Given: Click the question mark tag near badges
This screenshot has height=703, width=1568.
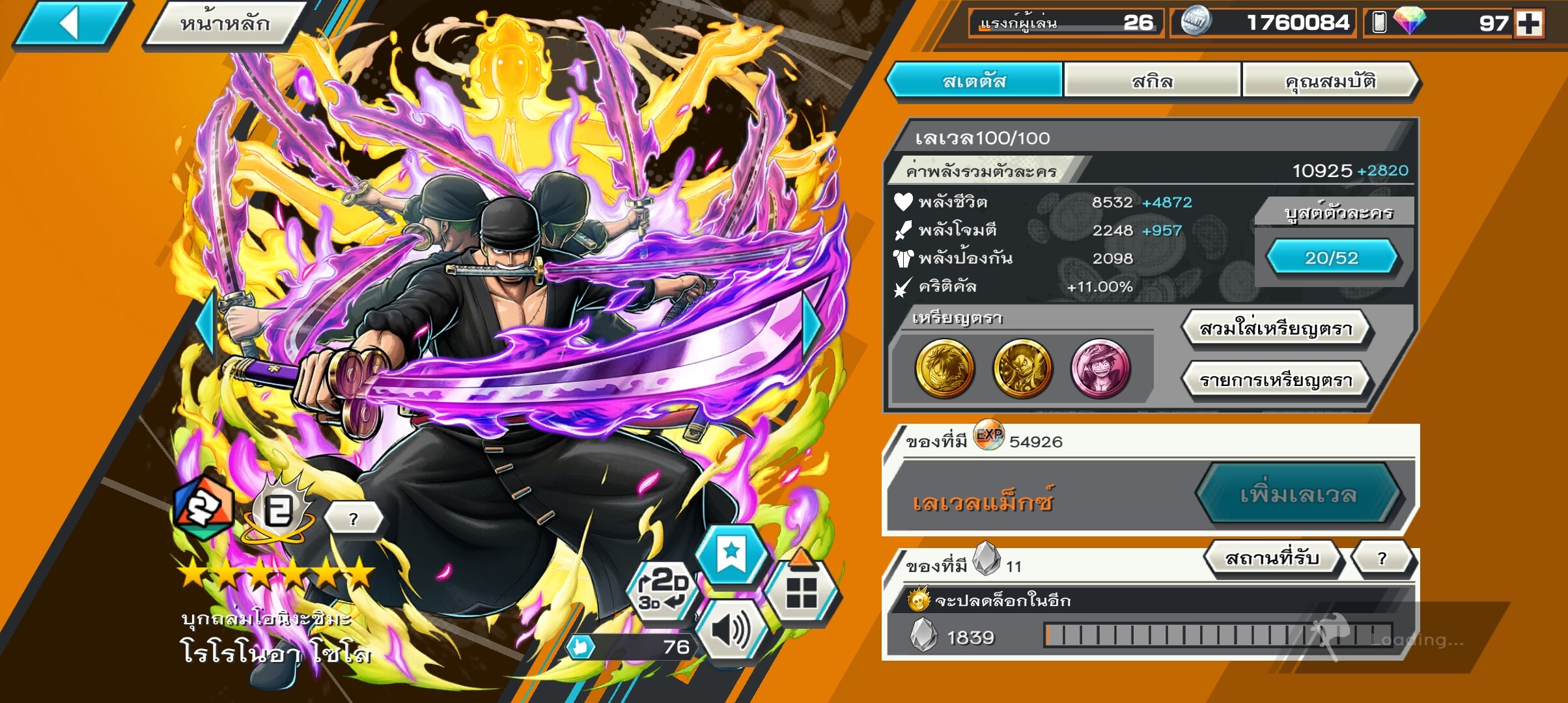Looking at the screenshot, I should tap(353, 519).
